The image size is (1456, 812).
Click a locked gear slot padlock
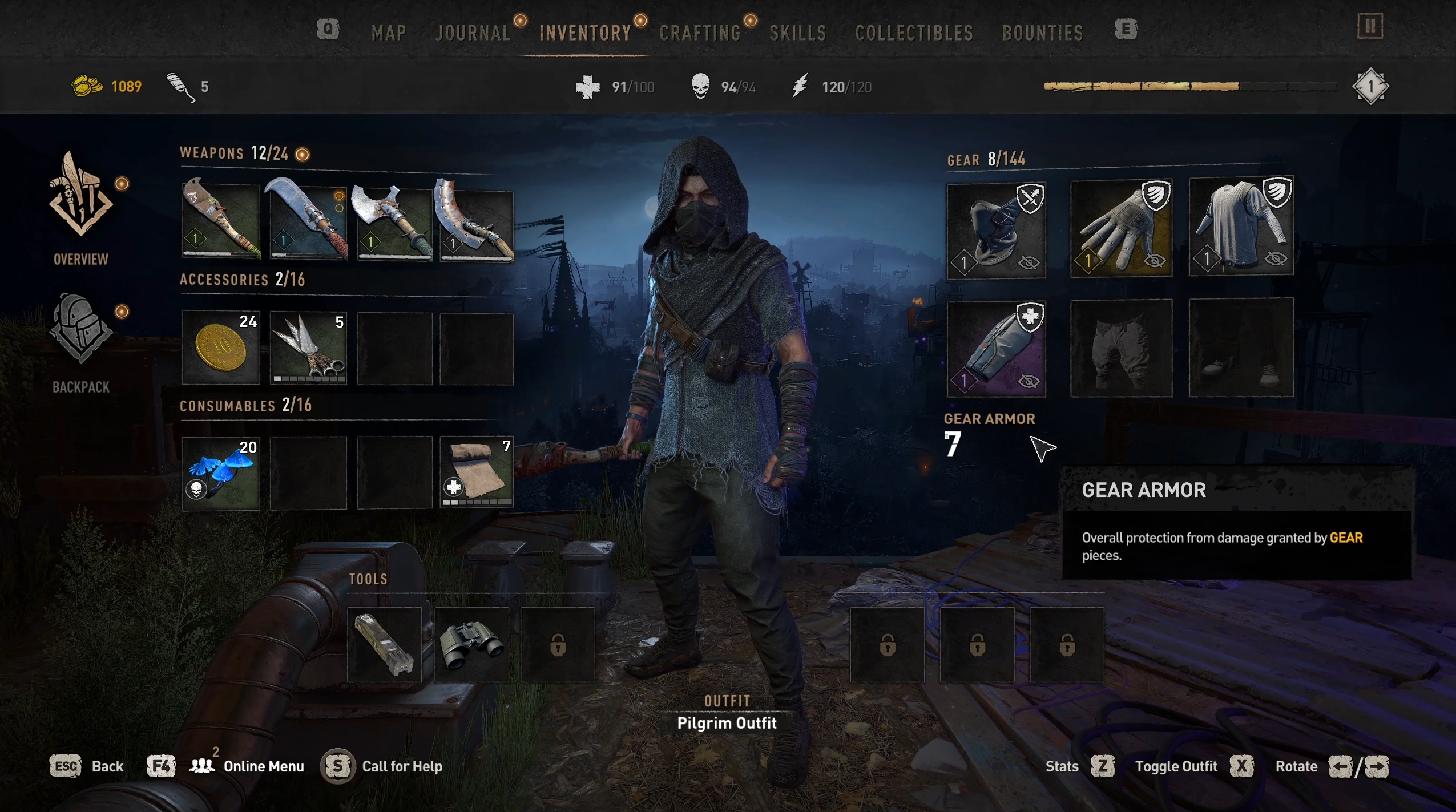pos(886,644)
